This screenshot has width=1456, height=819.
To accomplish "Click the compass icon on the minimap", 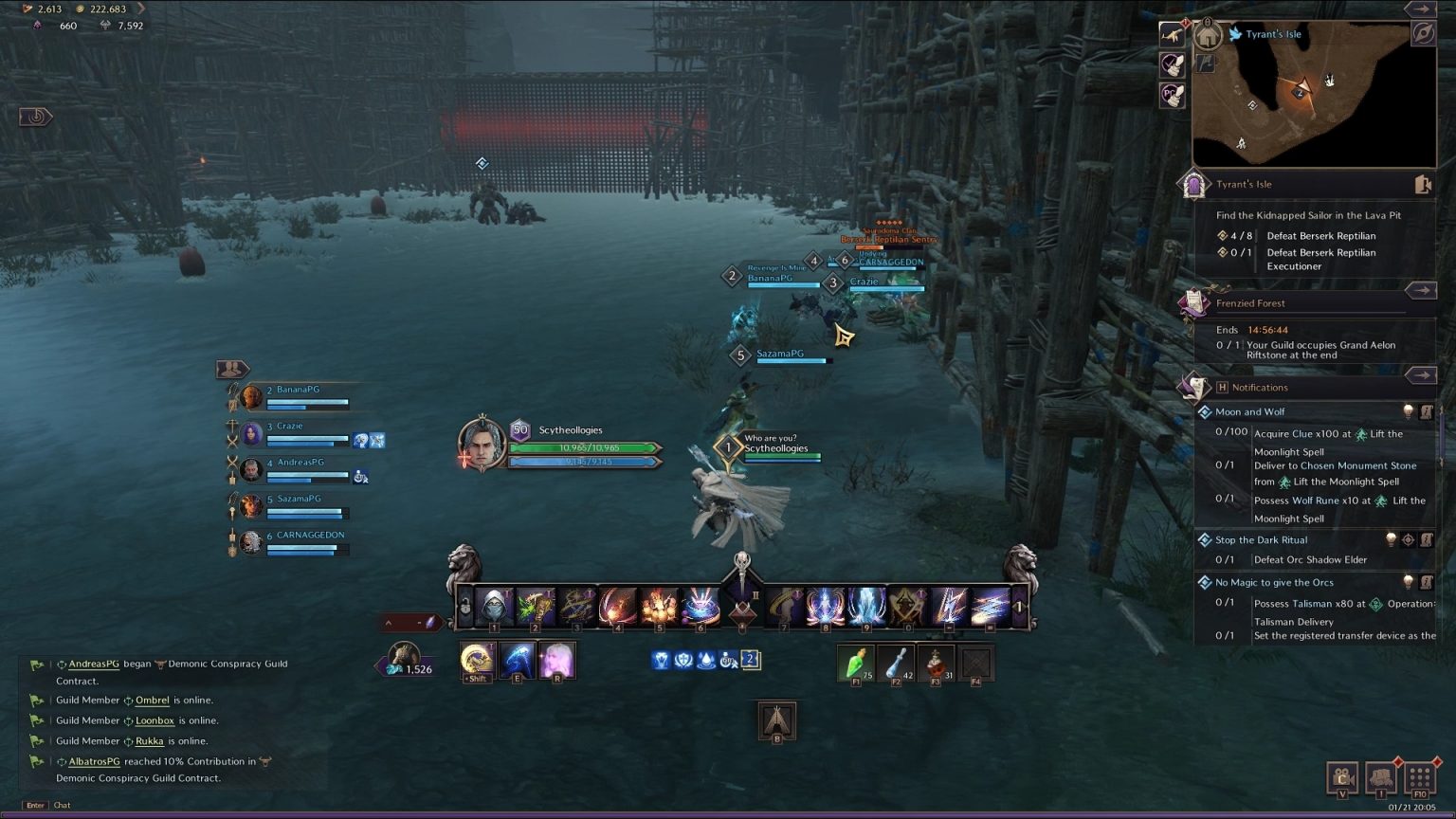I will [x=1422, y=34].
